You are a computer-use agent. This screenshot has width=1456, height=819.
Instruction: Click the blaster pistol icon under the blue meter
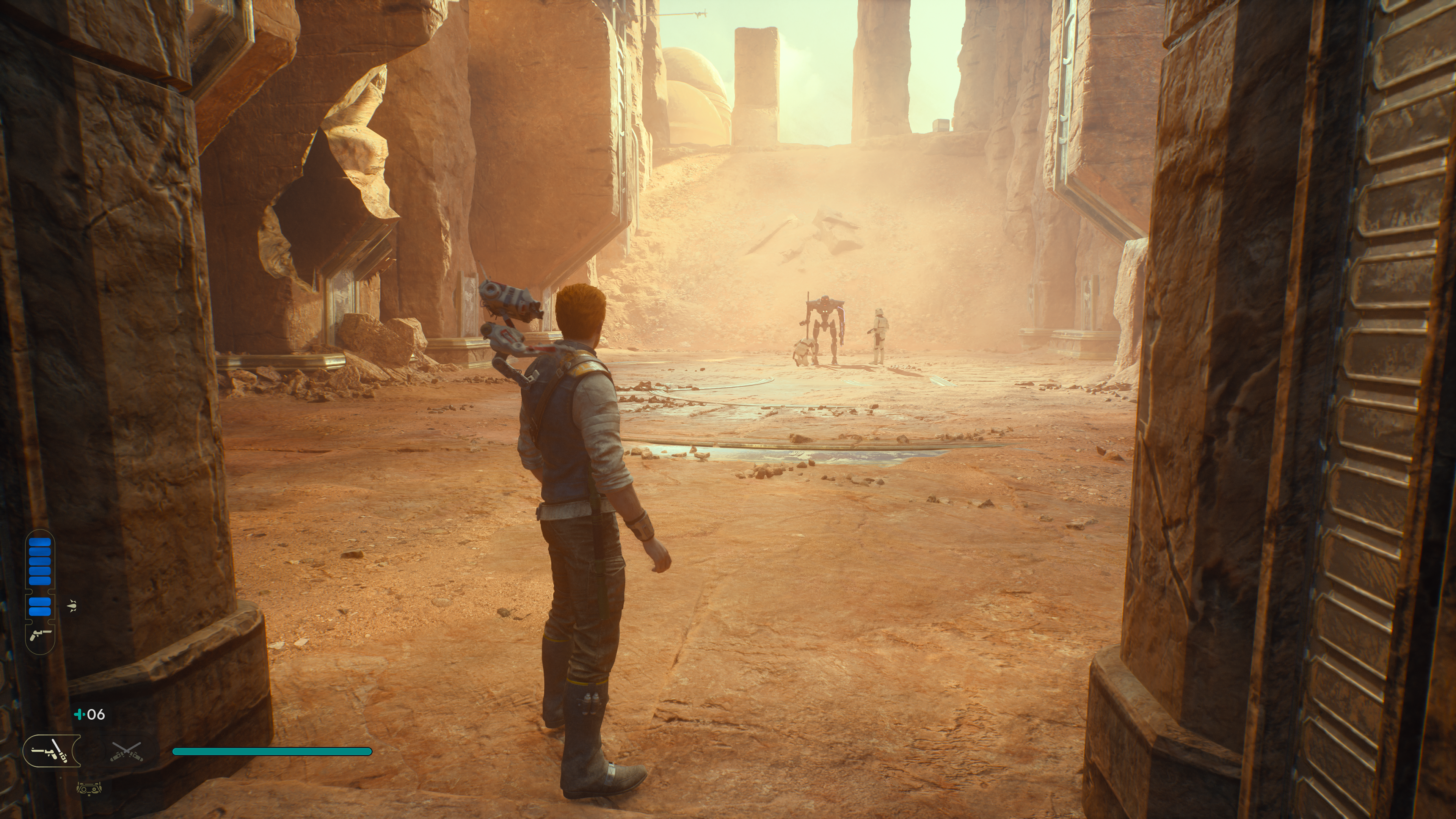40,634
